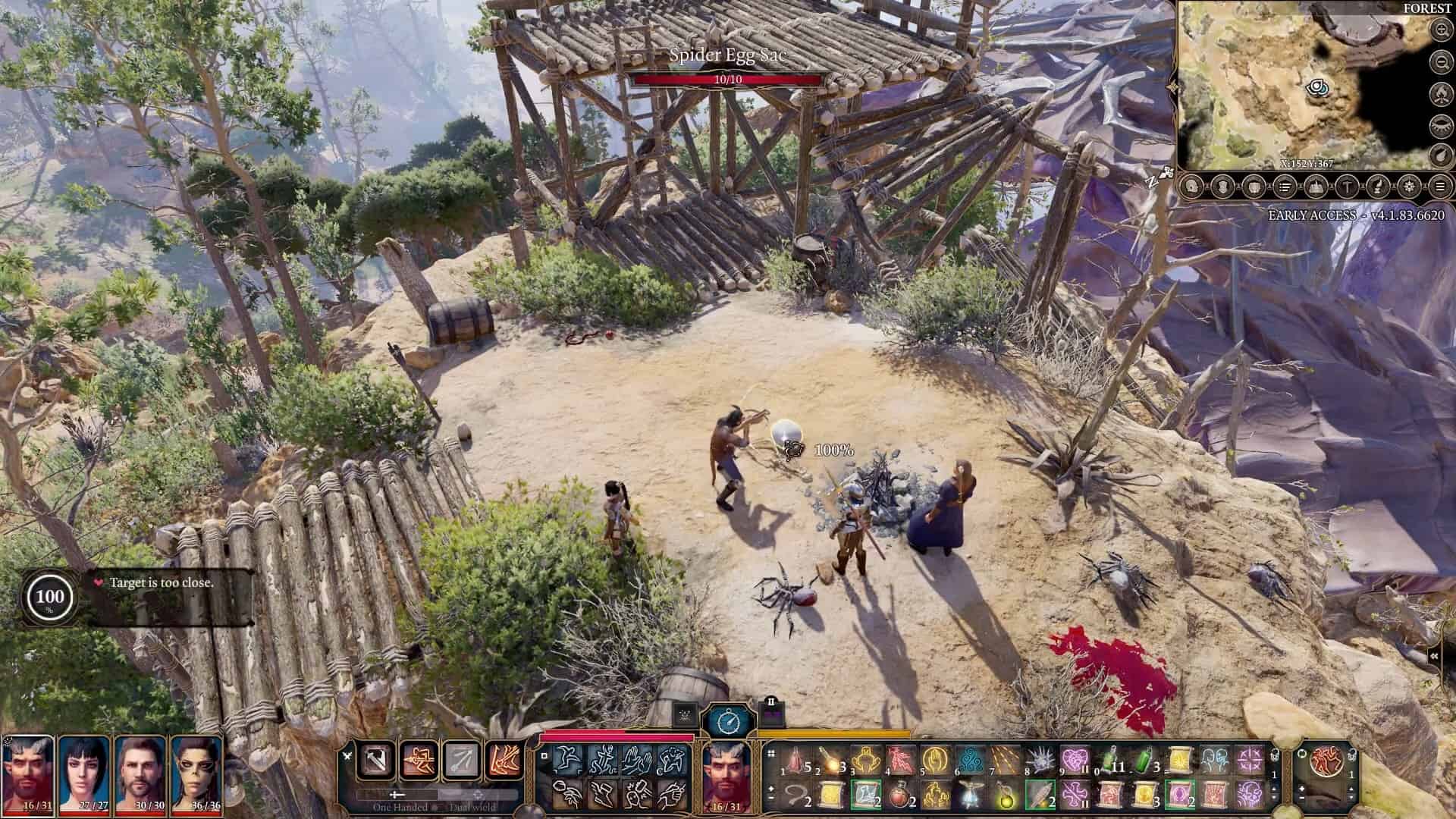Viewport: 1456px width, 819px height.
Task: Toggle turn-based mode stopwatch button
Action: click(x=728, y=720)
